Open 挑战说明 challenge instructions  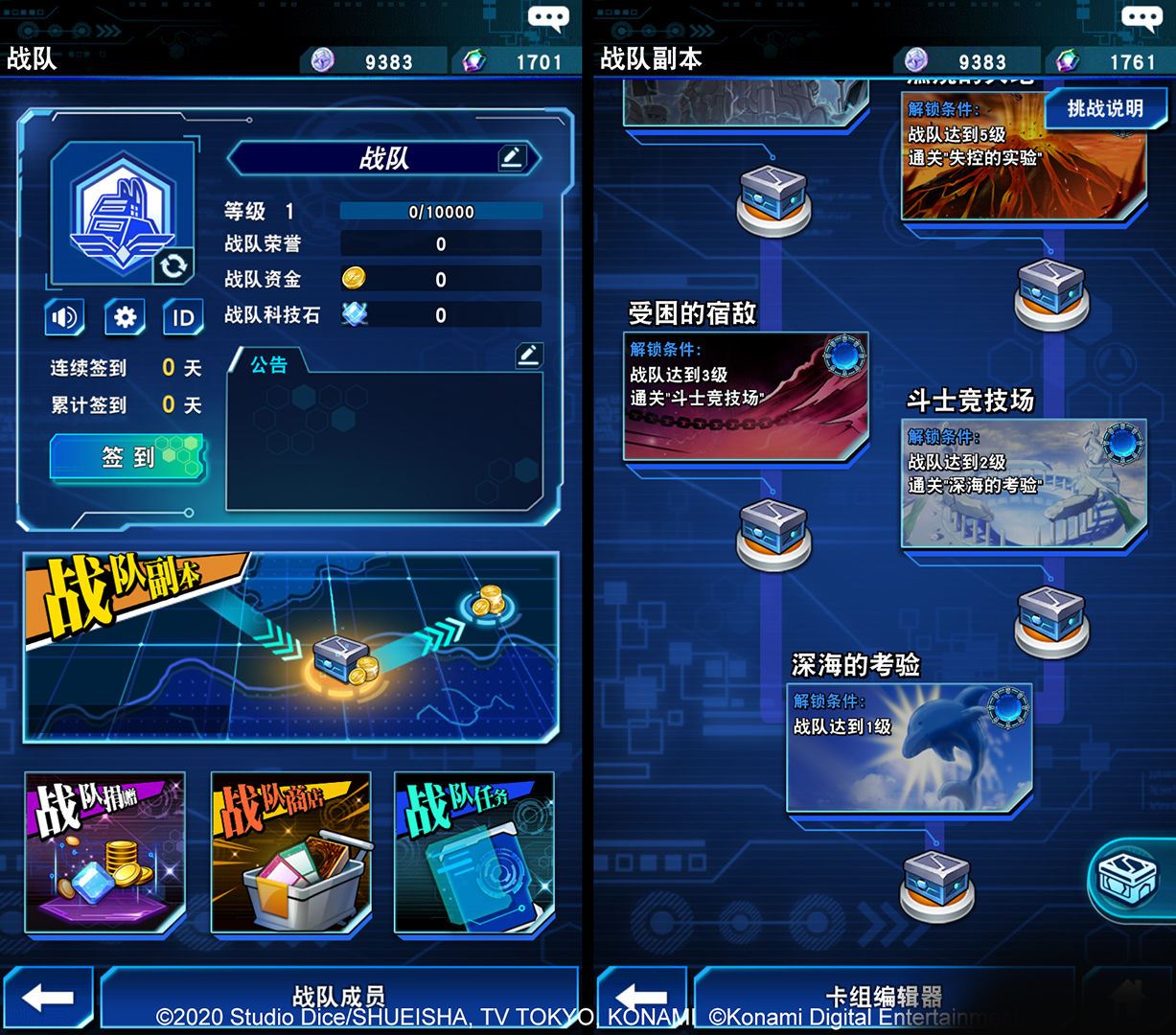(x=1105, y=109)
